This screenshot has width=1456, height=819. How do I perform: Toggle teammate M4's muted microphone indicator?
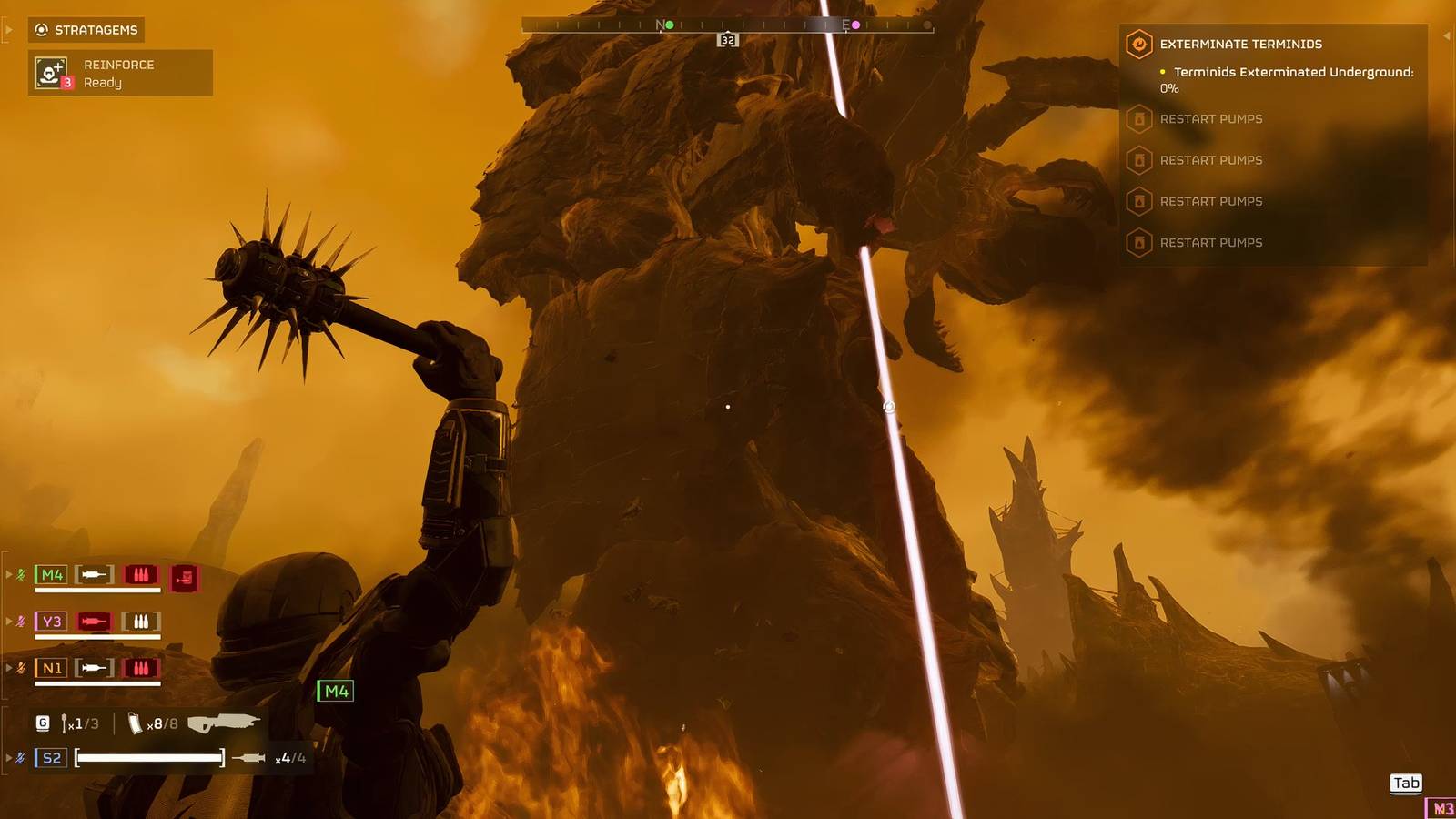coord(20,574)
